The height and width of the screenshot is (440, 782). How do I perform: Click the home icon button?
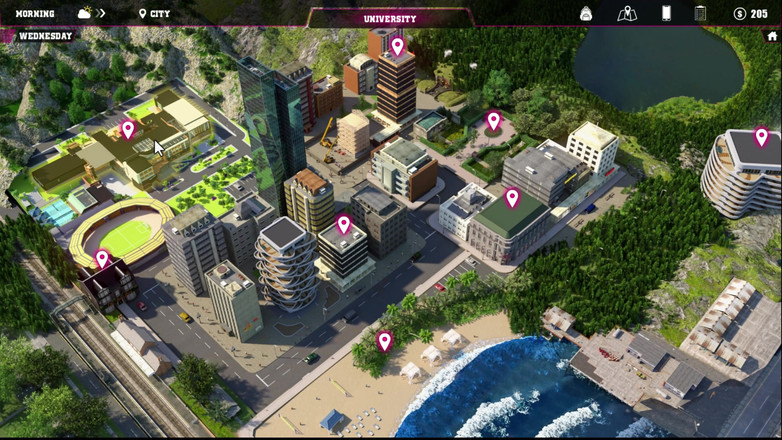click(772, 36)
